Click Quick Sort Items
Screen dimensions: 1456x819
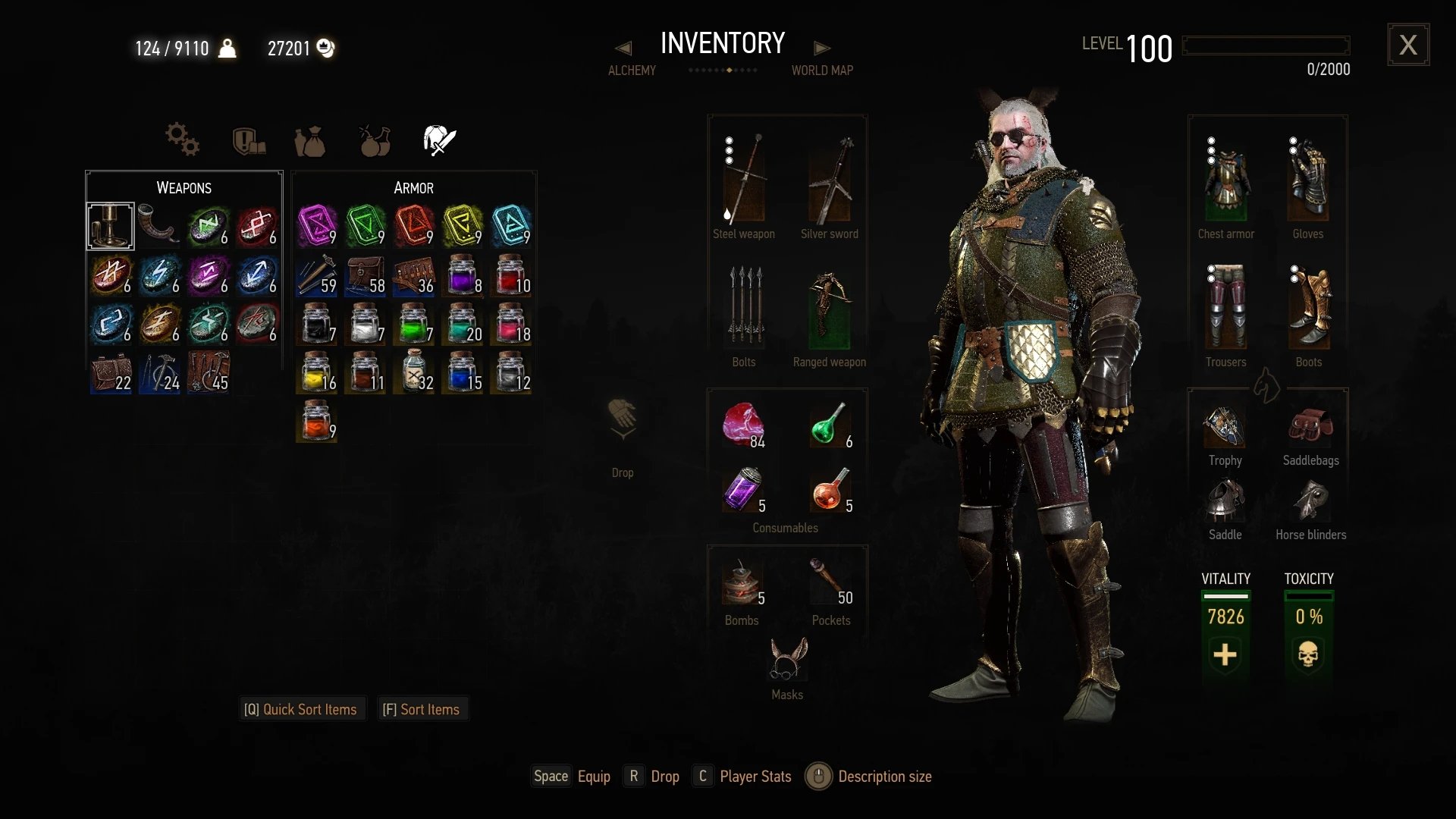(301, 709)
